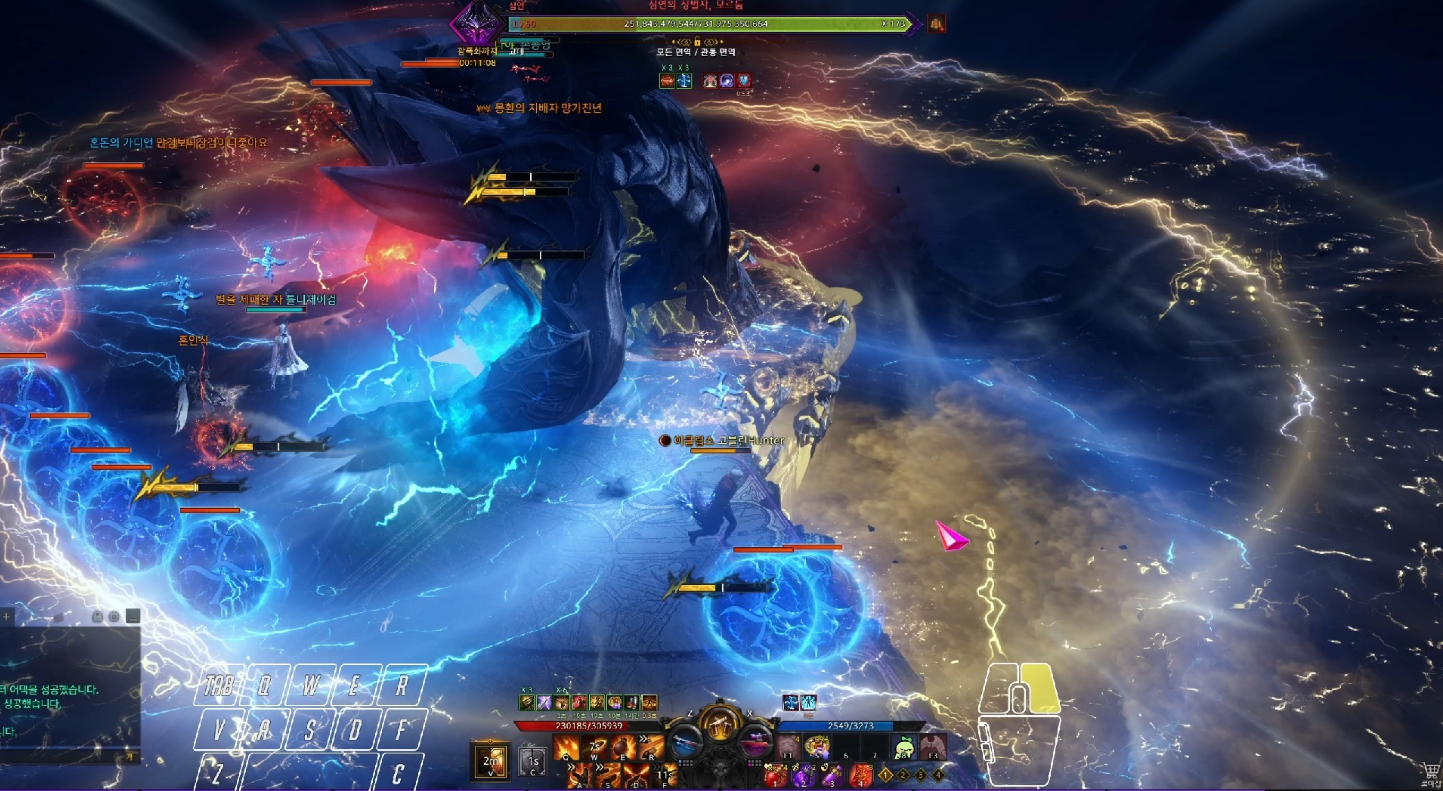Use the red health potion in slot 1
Screen dimensions: 1443x791
pos(774,775)
